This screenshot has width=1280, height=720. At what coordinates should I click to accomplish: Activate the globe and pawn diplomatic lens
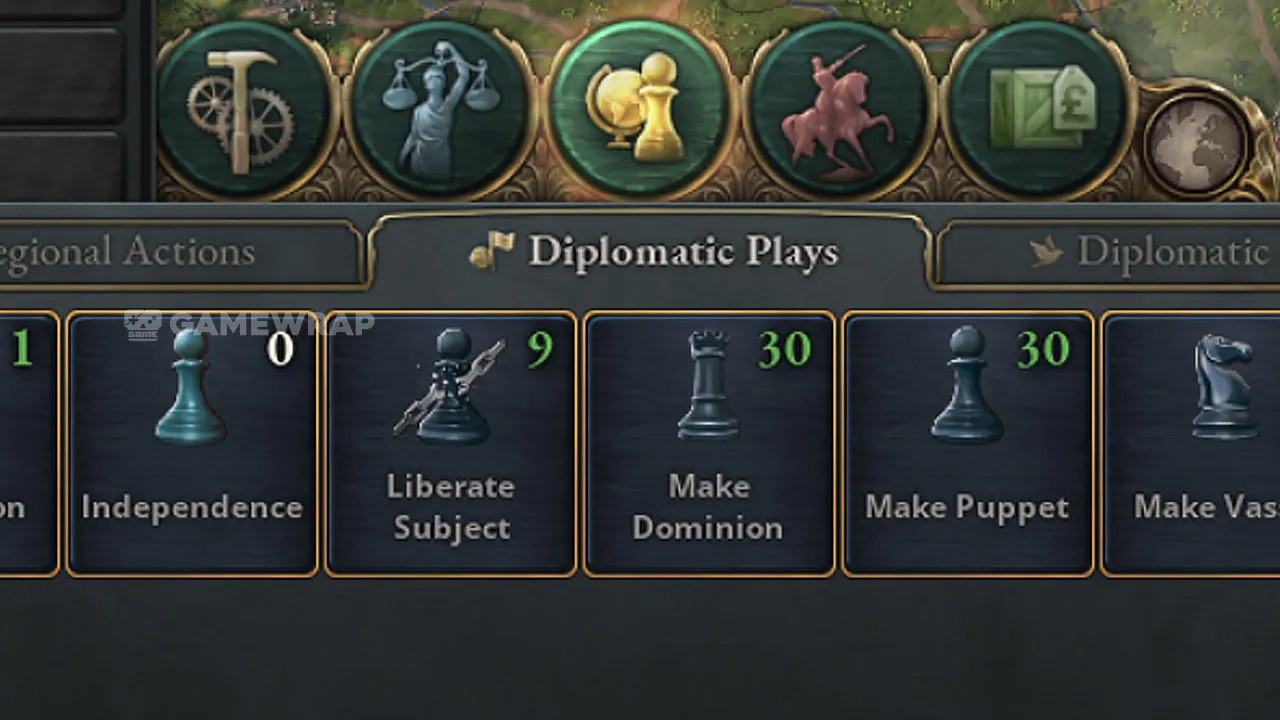tap(641, 109)
